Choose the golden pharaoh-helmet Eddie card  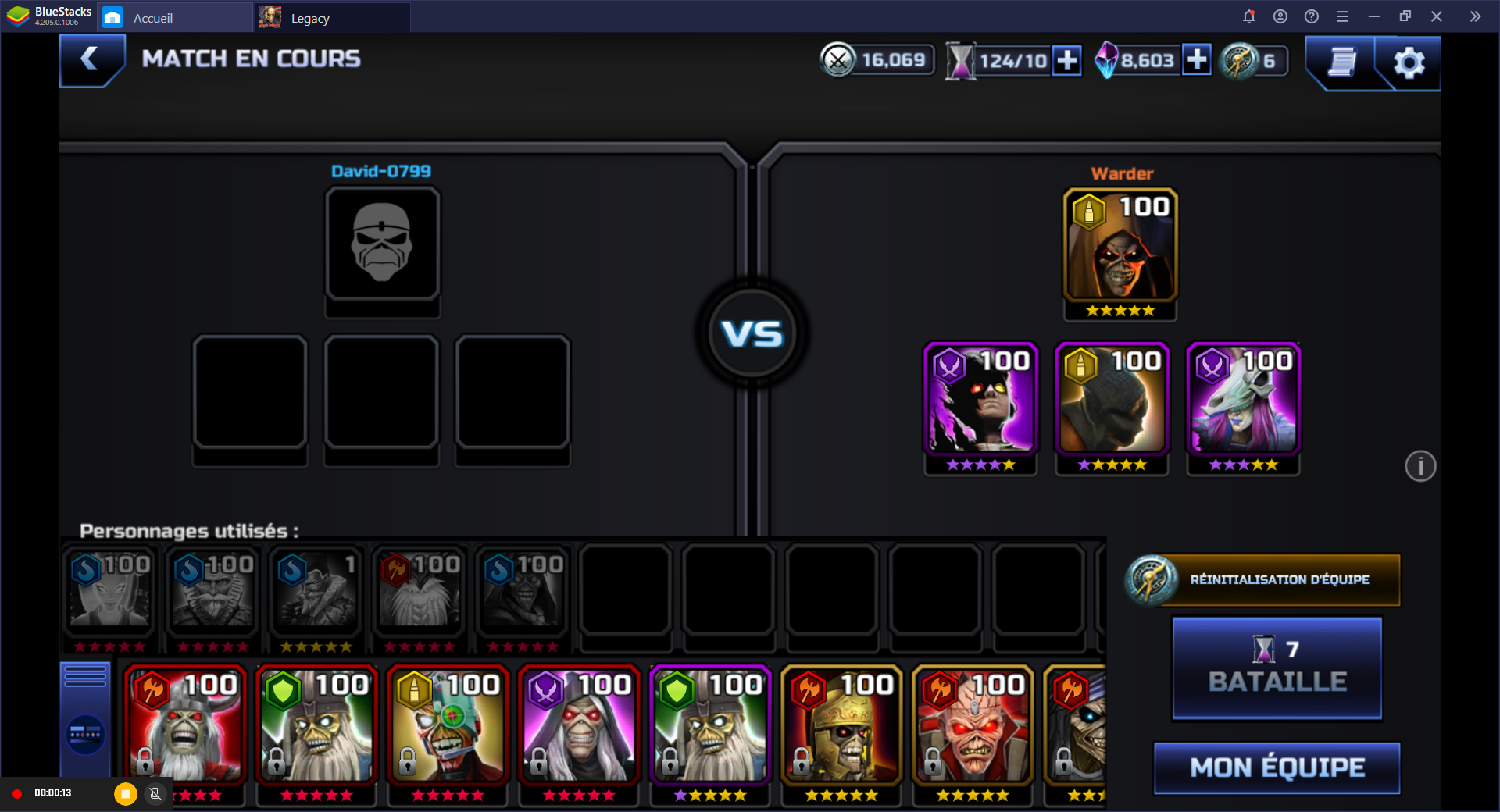coord(842,726)
